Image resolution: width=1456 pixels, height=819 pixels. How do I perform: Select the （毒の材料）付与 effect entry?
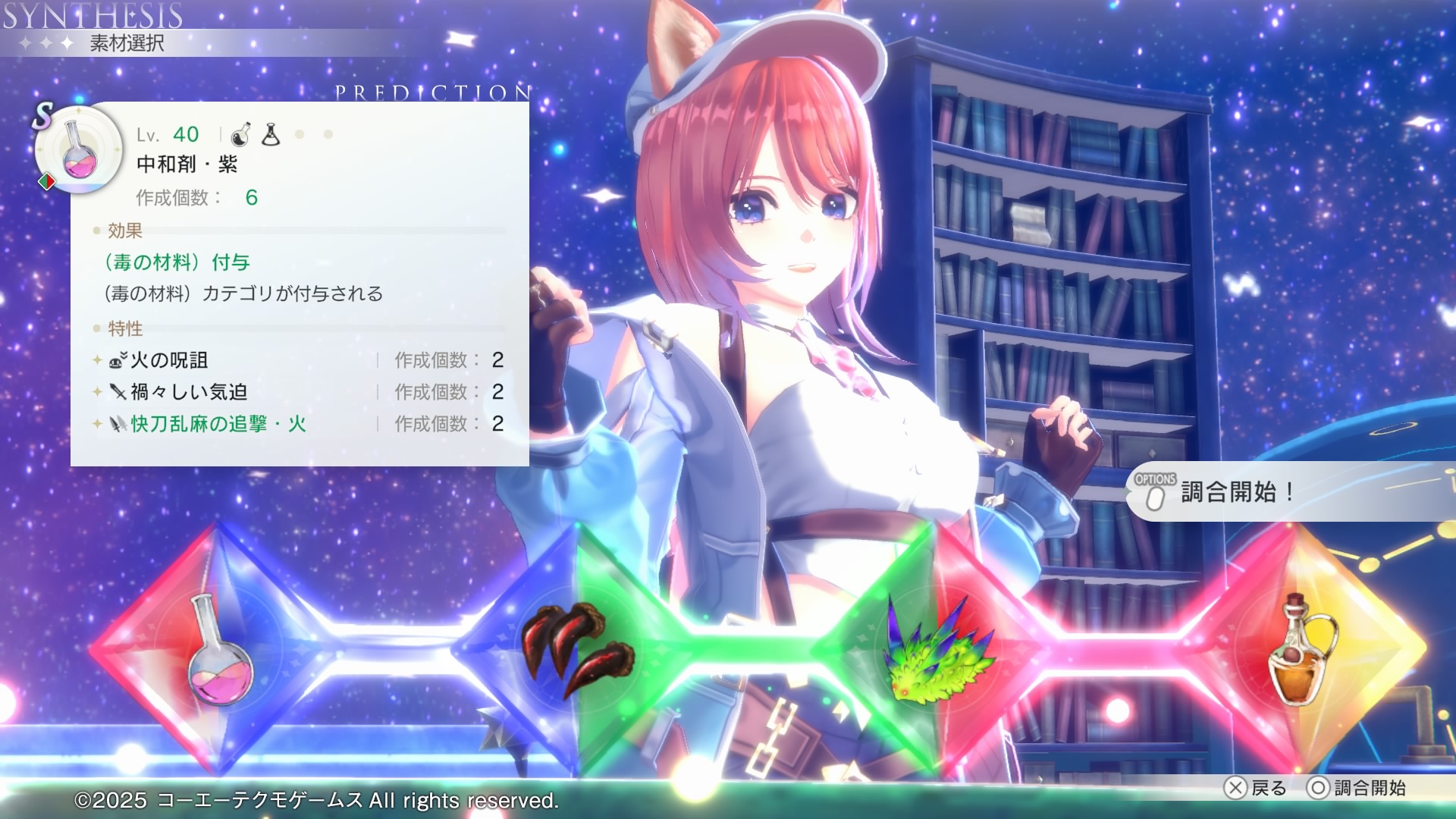pyautogui.click(x=177, y=262)
